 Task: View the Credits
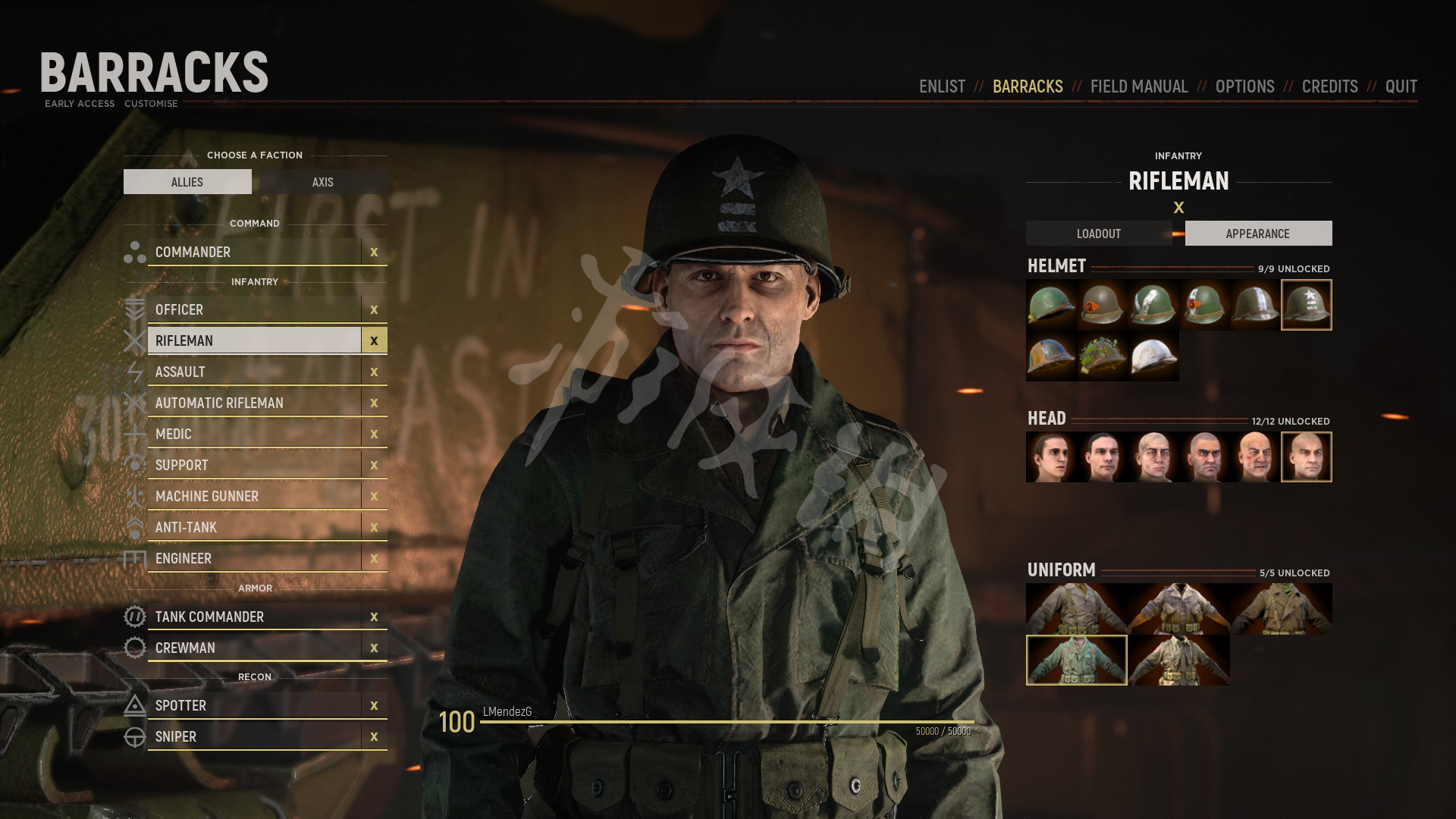coord(1329,86)
